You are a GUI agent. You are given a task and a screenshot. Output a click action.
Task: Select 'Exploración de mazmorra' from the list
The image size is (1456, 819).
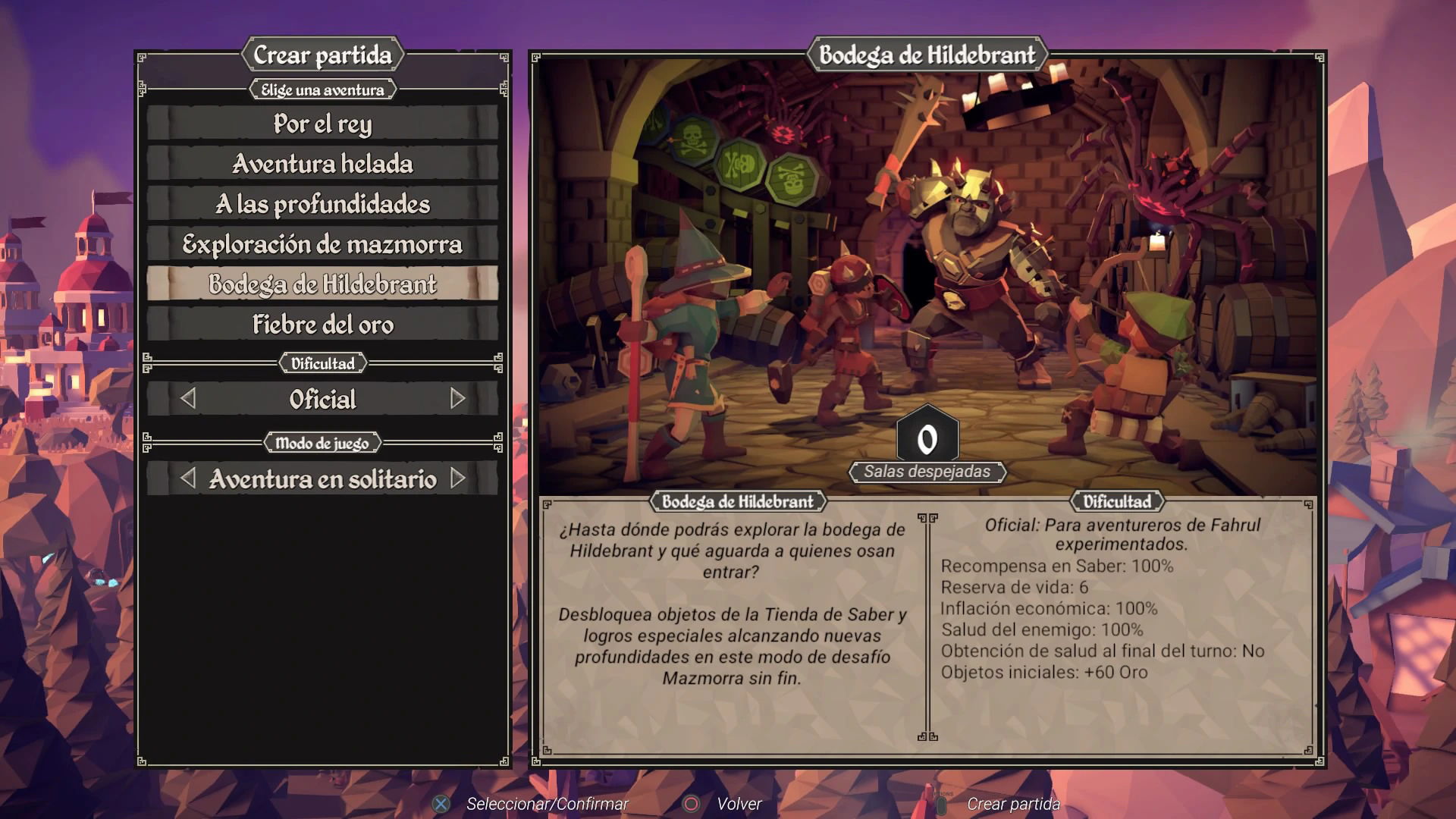point(322,244)
